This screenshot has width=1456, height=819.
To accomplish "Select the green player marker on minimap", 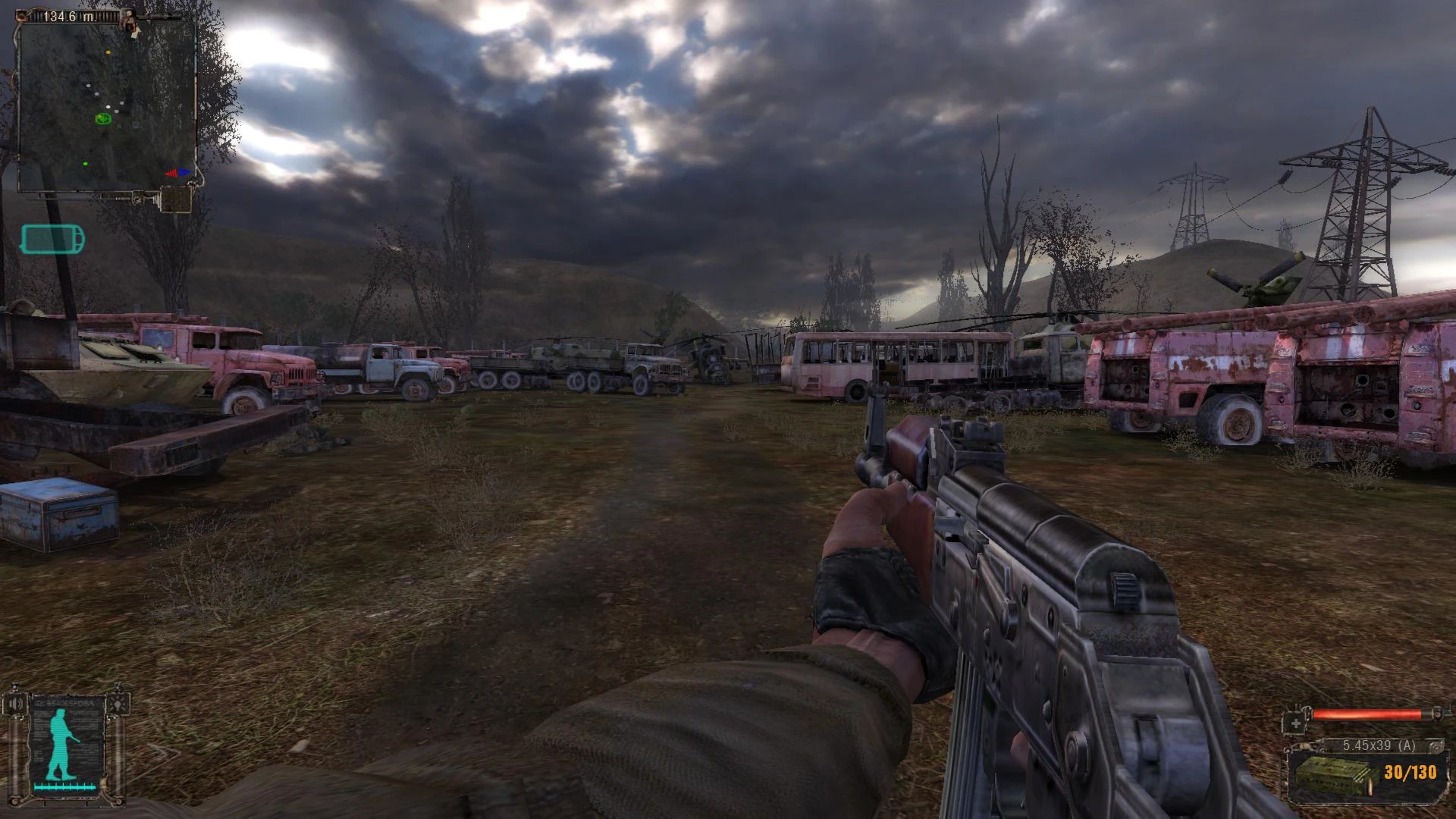I will coord(85,164).
